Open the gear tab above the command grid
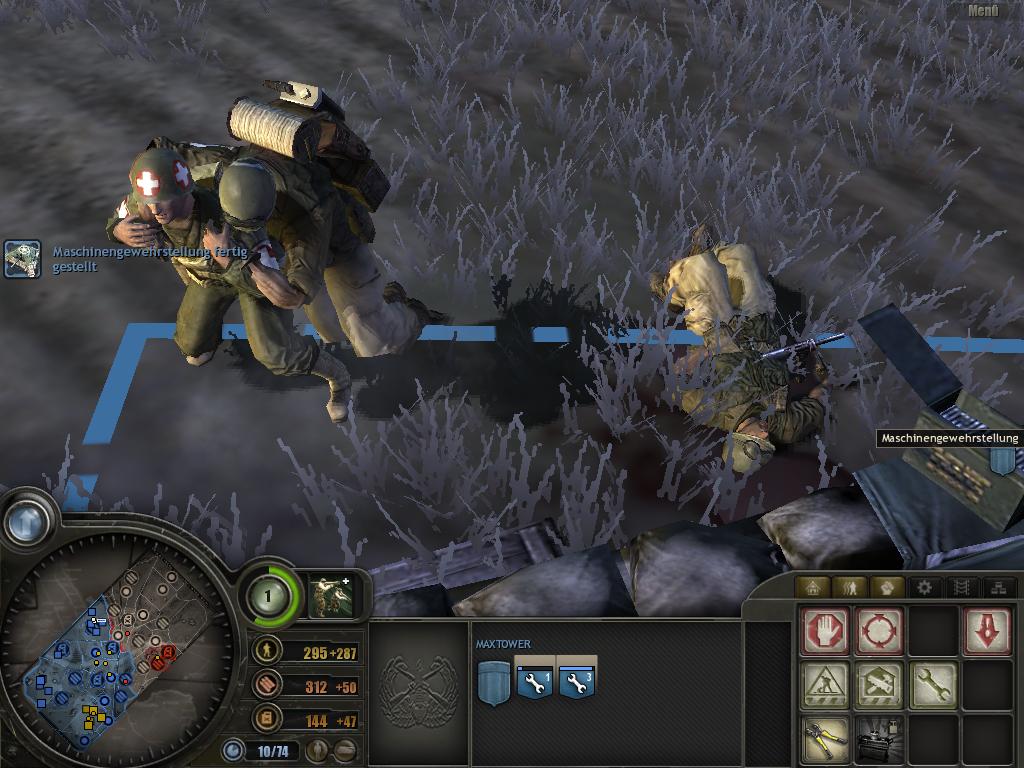The width and height of the screenshot is (1024, 768). pyautogui.click(x=923, y=588)
